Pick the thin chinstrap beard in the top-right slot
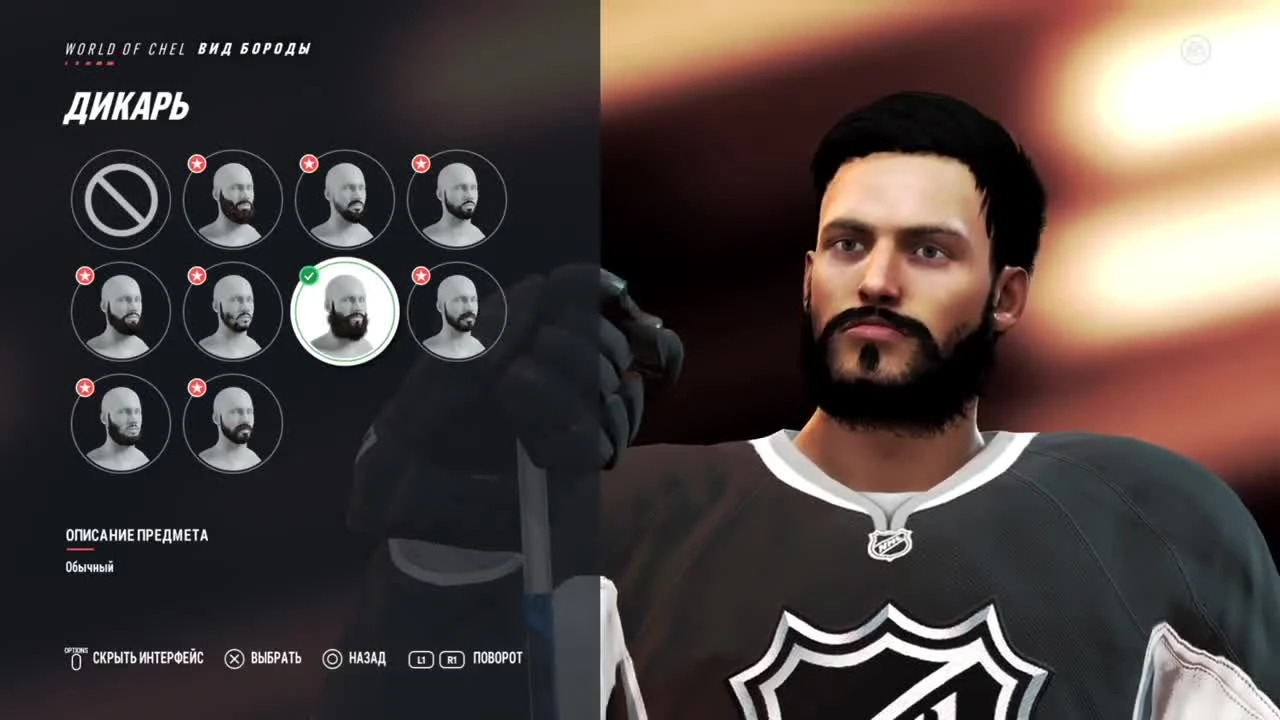This screenshot has height=720, width=1280. (x=457, y=199)
